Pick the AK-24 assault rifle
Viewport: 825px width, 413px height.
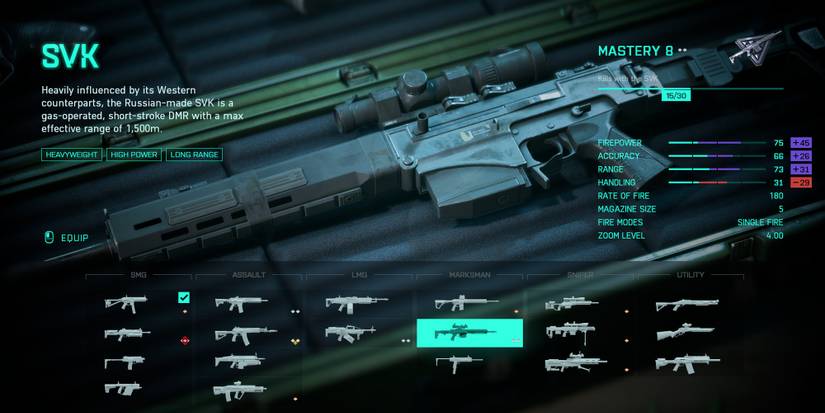point(238,333)
